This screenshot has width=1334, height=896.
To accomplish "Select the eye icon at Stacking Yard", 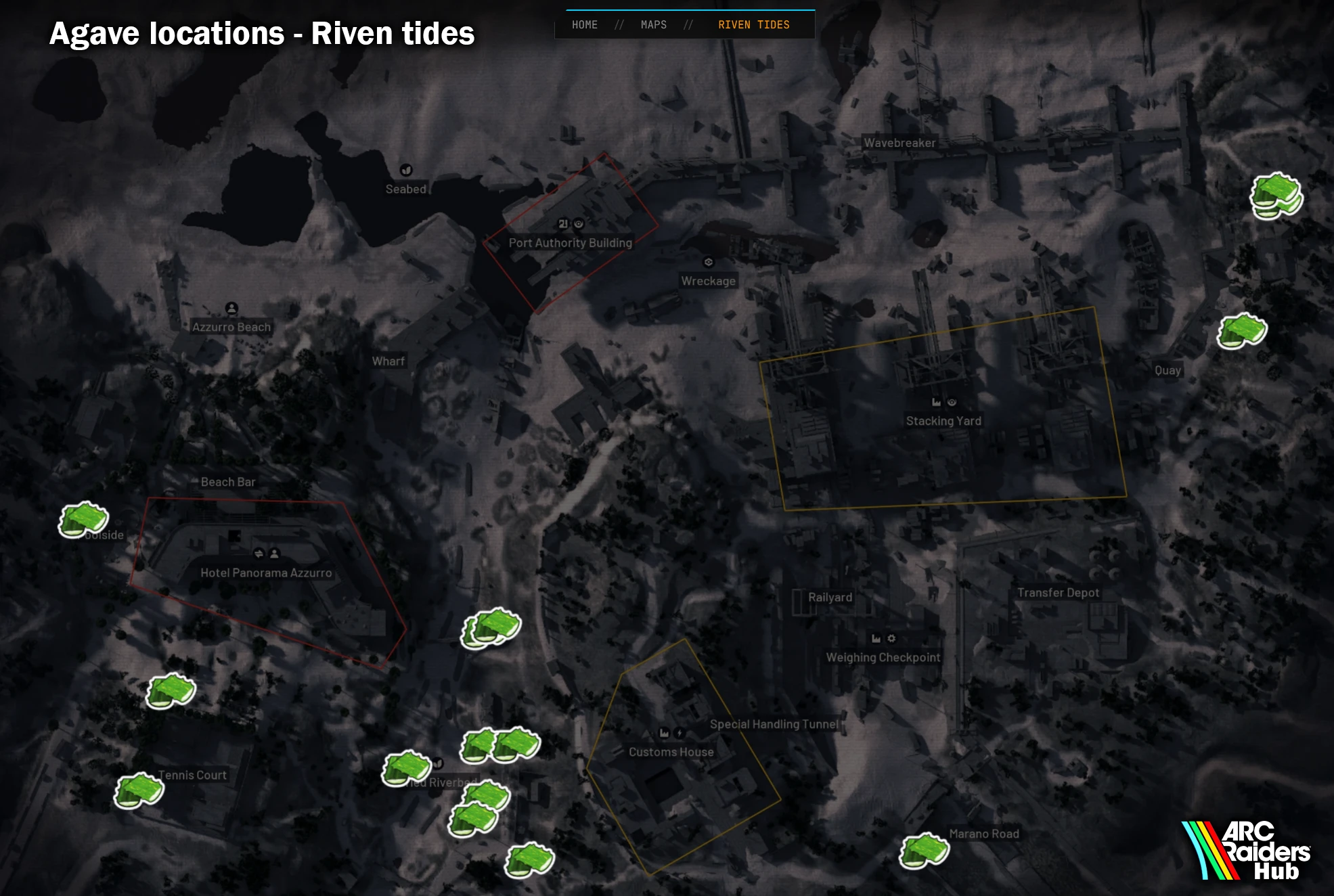I will click(952, 403).
